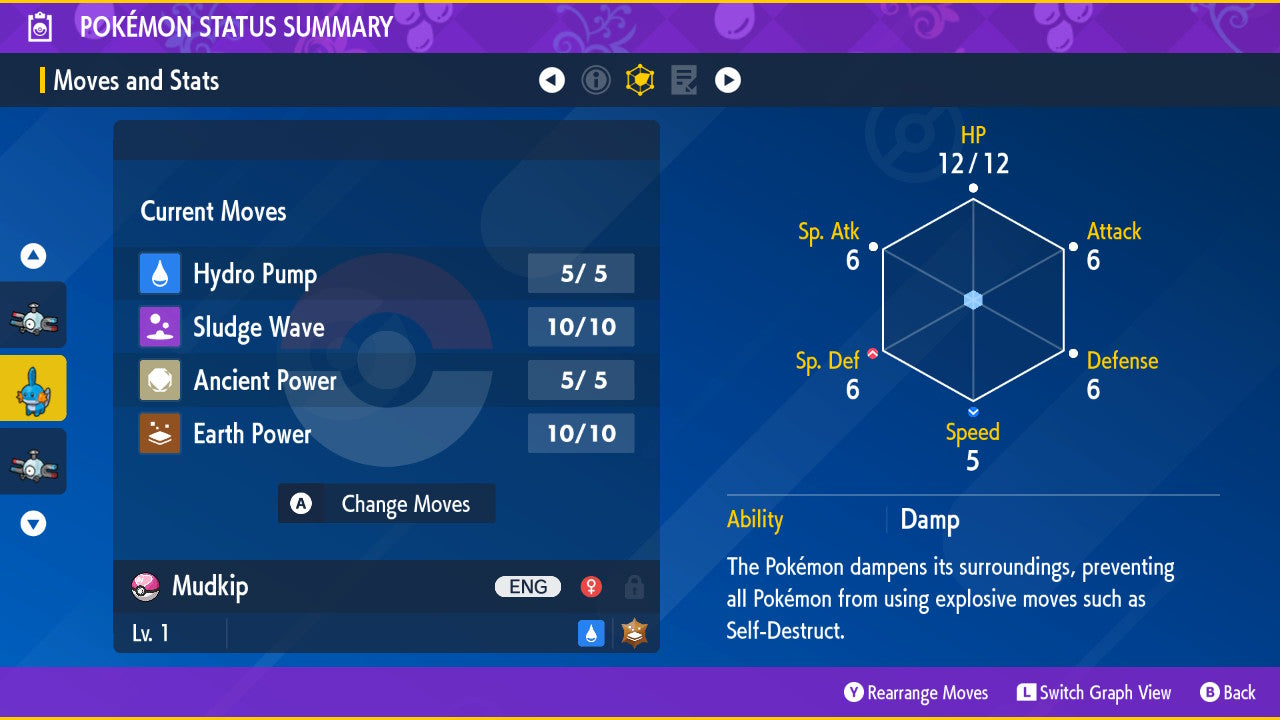This screenshot has height=720, width=1280.
Task: Select Ancient Power in the move list
Action: (386, 380)
